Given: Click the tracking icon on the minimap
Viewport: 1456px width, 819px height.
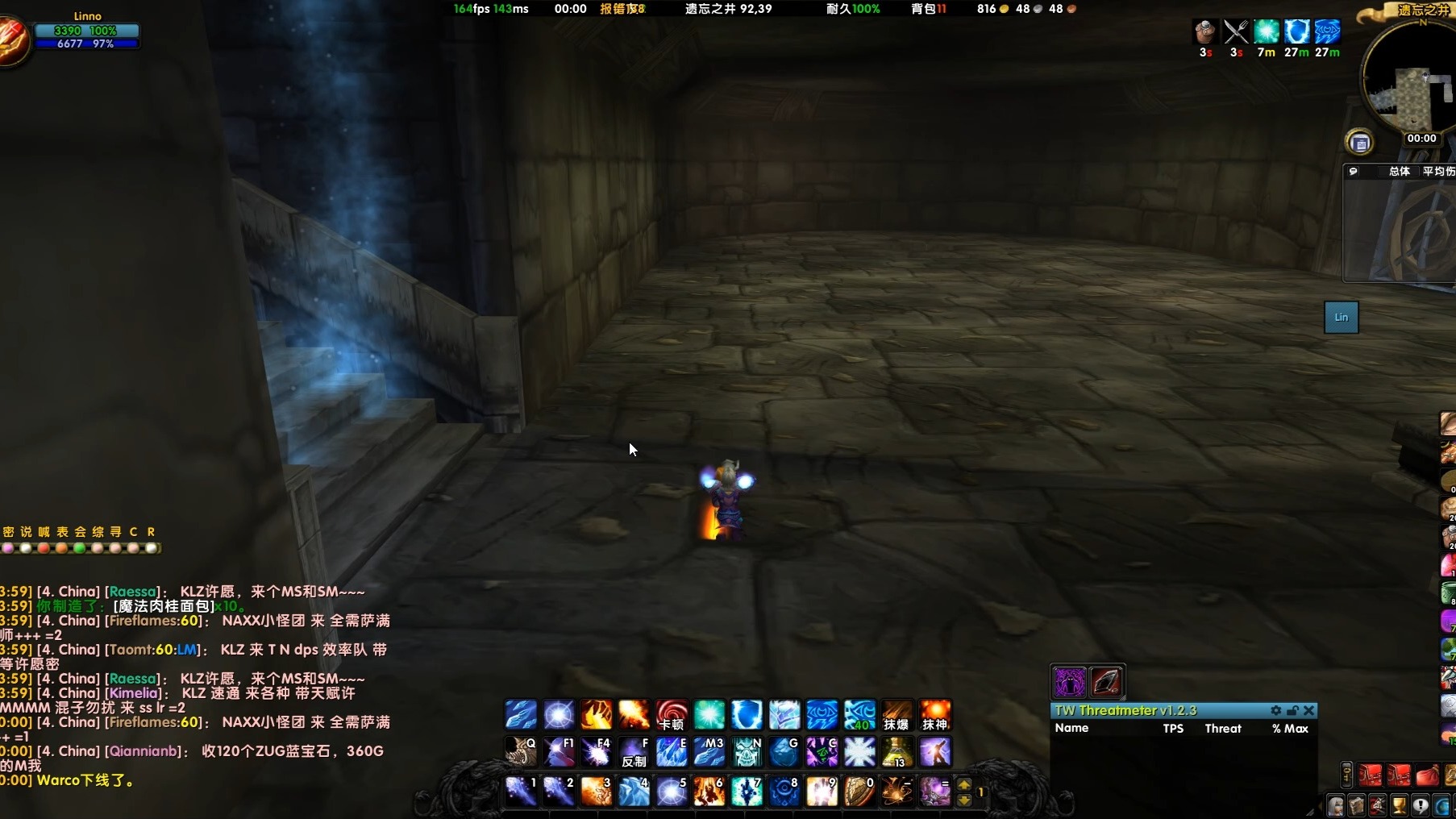Looking at the screenshot, I should [1361, 143].
